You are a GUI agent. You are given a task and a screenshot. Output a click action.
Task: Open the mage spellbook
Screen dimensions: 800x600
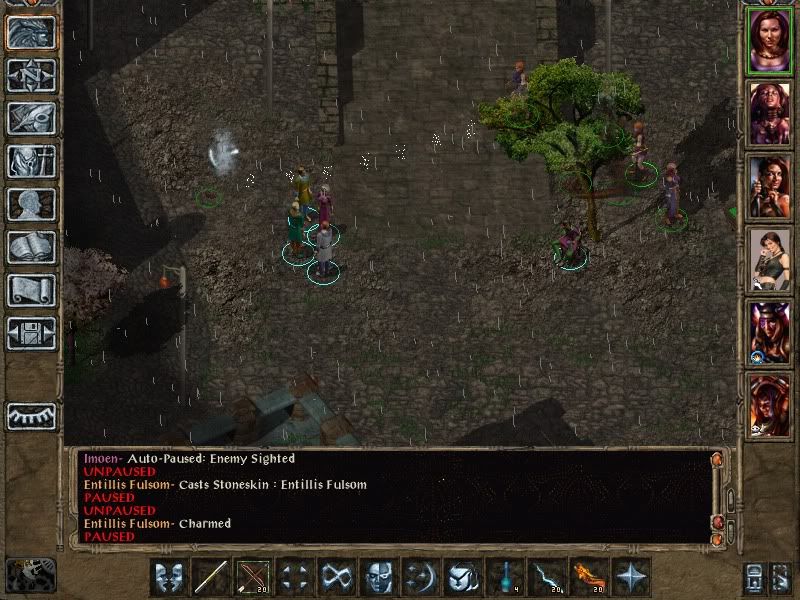tap(31, 247)
